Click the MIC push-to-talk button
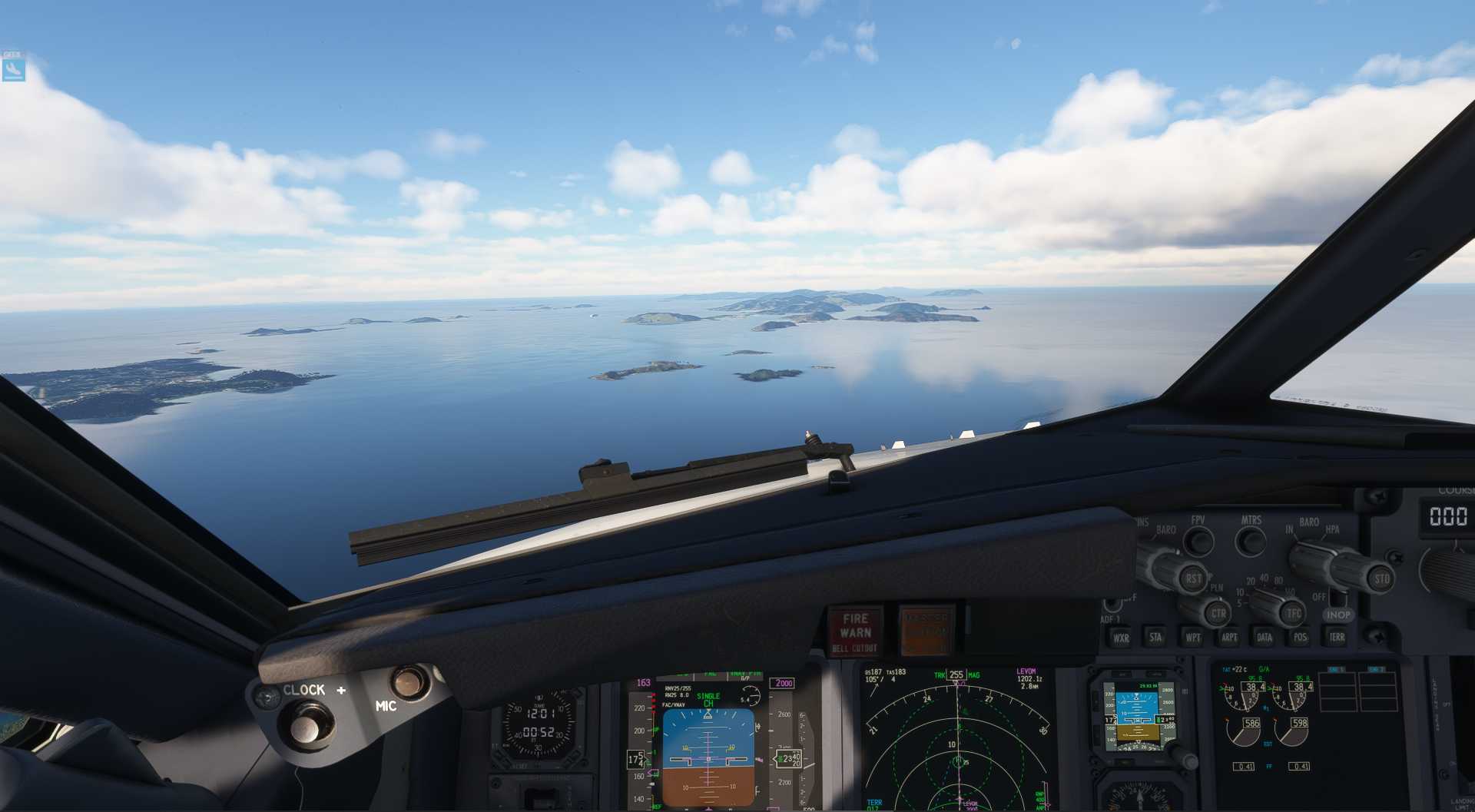The image size is (1475, 812). tap(408, 681)
